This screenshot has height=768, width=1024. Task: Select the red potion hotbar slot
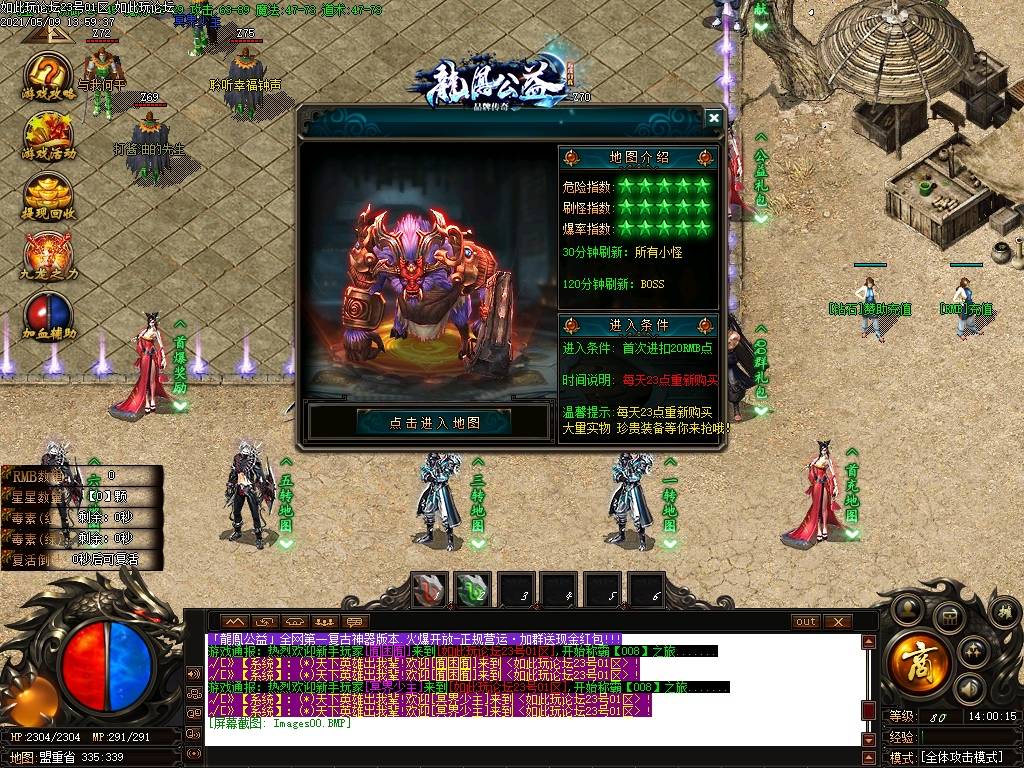[x=430, y=590]
